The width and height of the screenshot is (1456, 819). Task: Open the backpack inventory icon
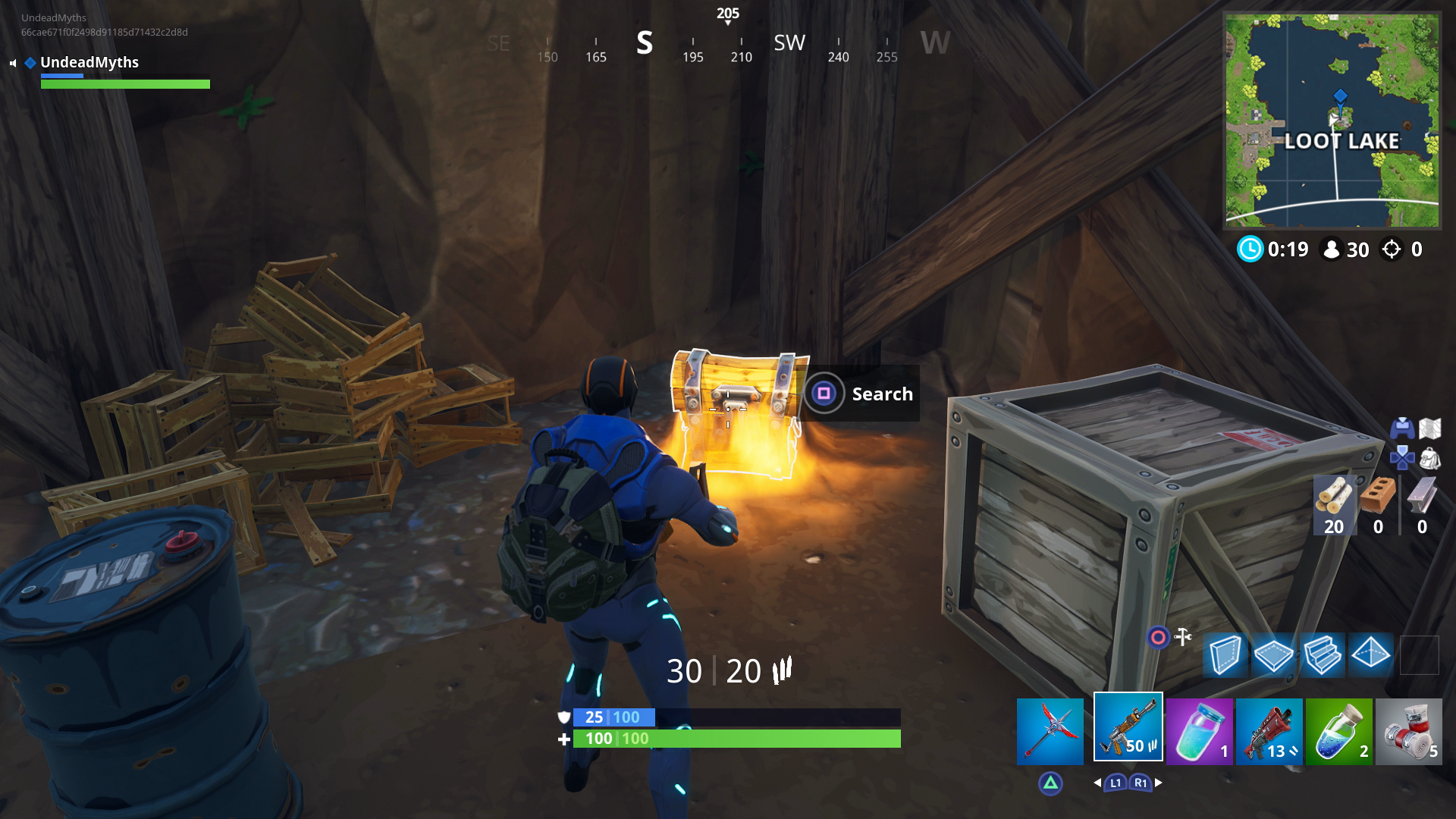pos(1429,458)
